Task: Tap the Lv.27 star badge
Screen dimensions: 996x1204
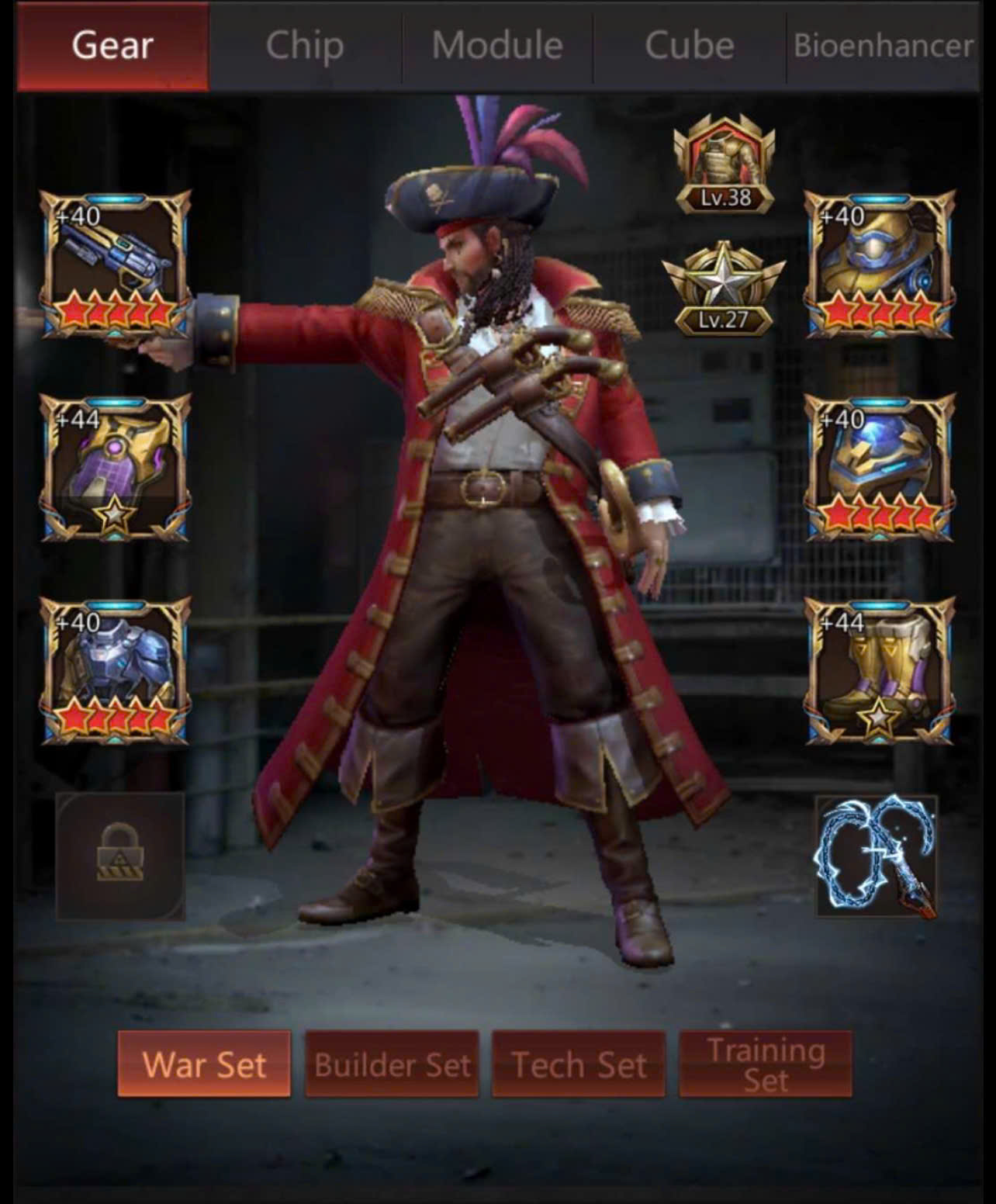Action: [x=724, y=289]
